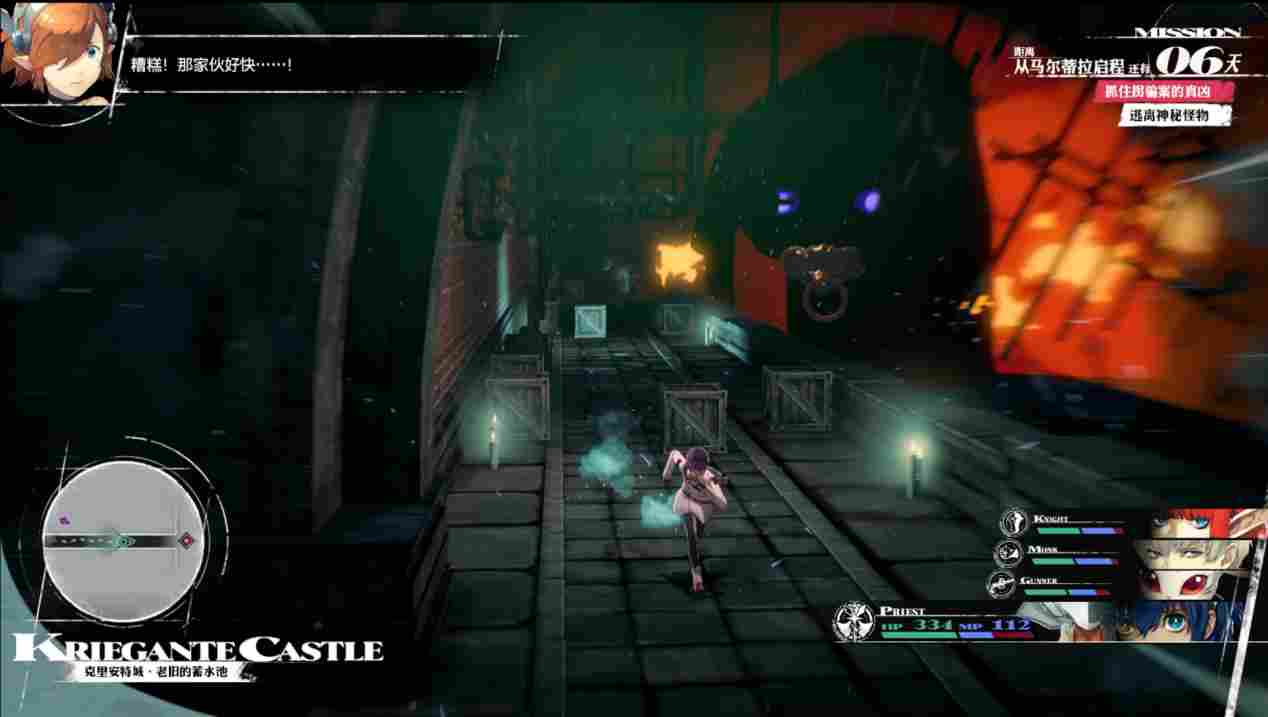The width and height of the screenshot is (1268, 717).
Task: Click the Priest archetype emblem icon
Action: click(854, 622)
